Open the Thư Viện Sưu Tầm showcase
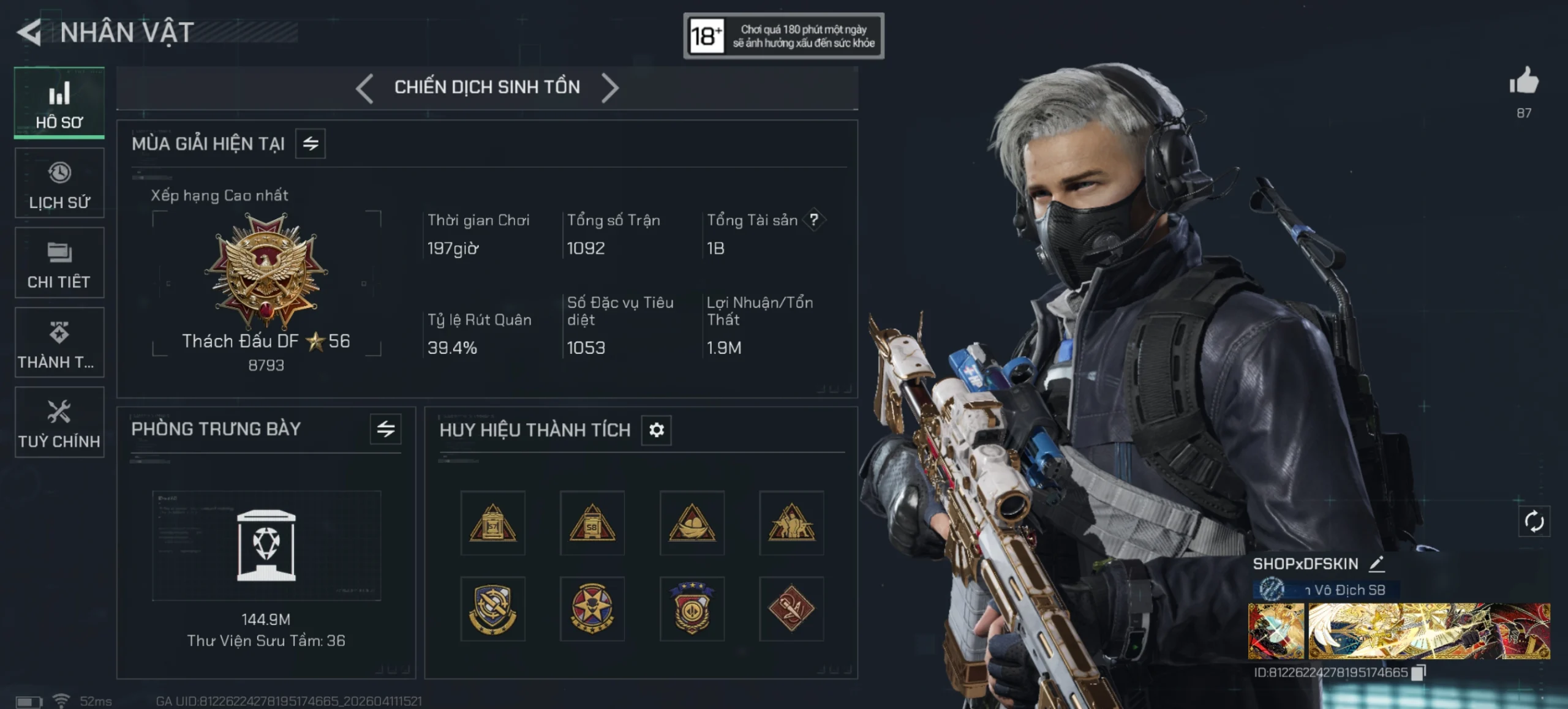1568x709 pixels. point(266,545)
